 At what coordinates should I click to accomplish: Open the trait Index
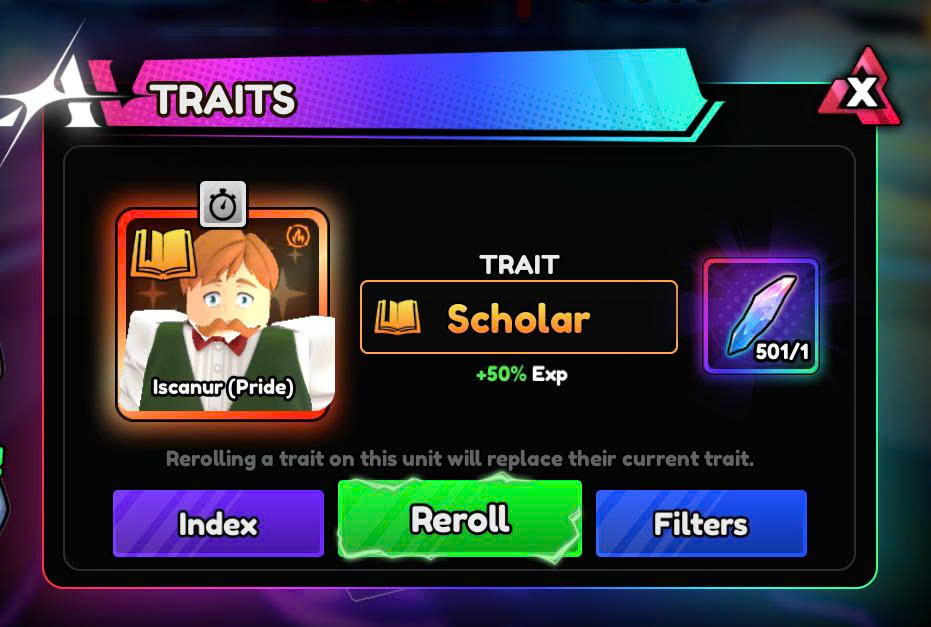pyautogui.click(x=218, y=524)
